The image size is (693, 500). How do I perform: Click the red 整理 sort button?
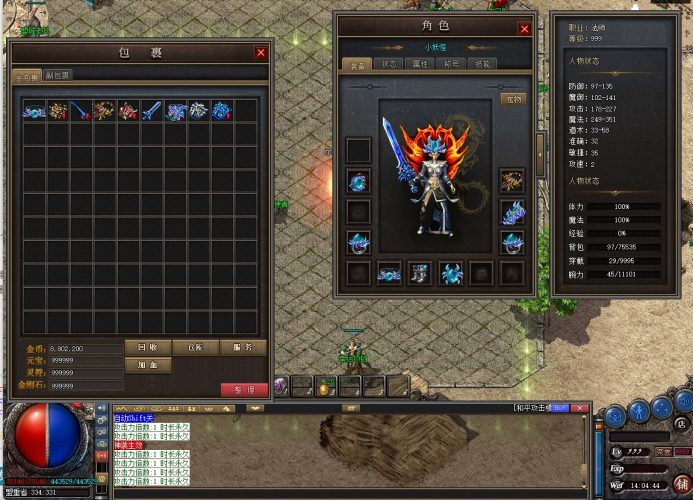pyautogui.click(x=244, y=389)
